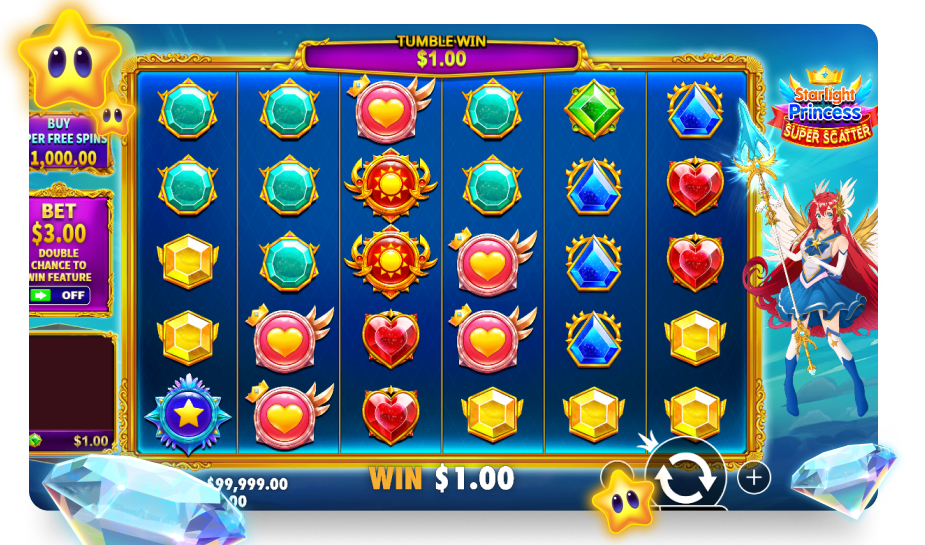The image size is (925, 545).
Task: Toggle the Double Chance to Win feature
Action: tap(59, 296)
